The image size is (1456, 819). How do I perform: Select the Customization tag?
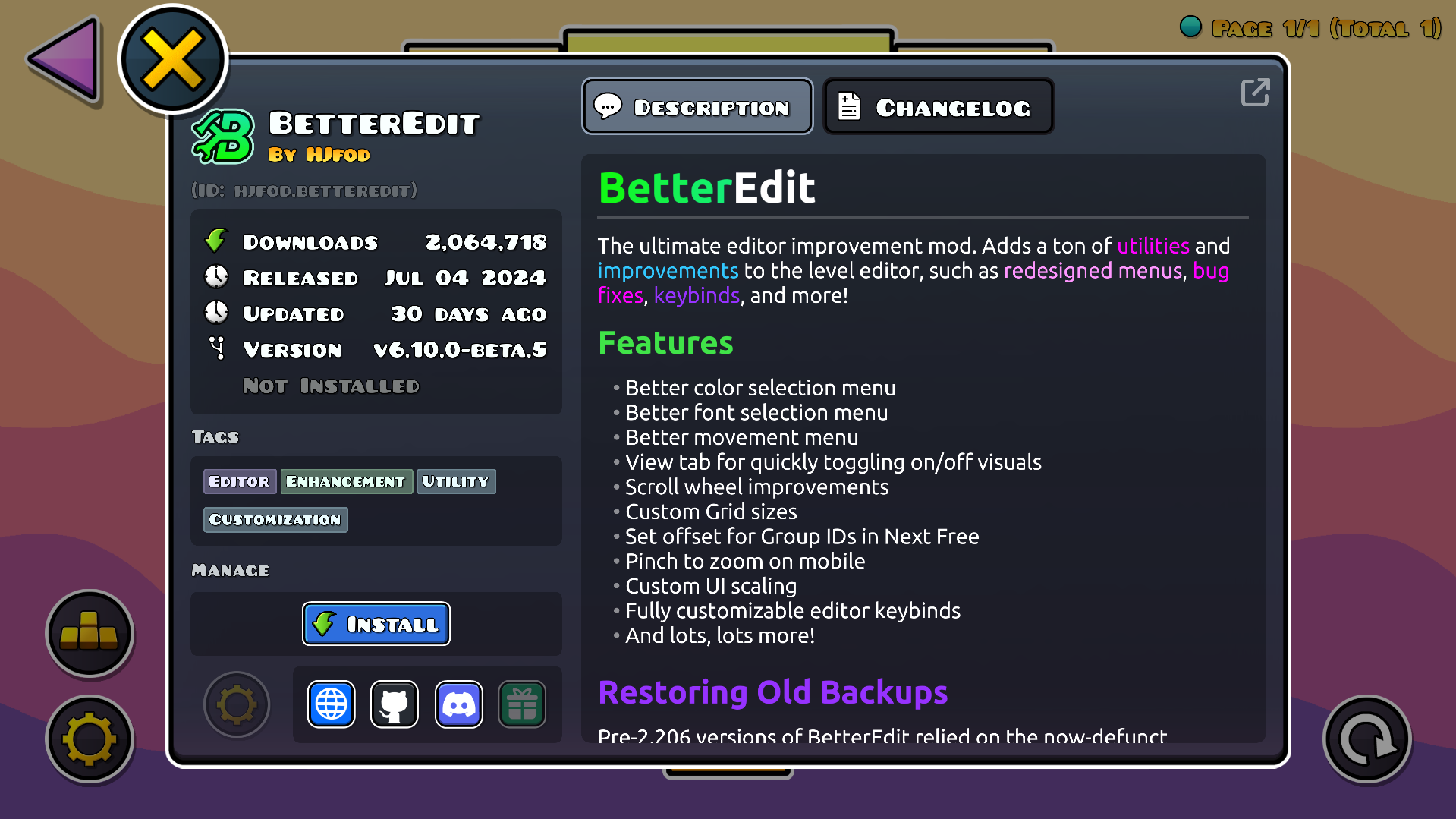click(275, 520)
